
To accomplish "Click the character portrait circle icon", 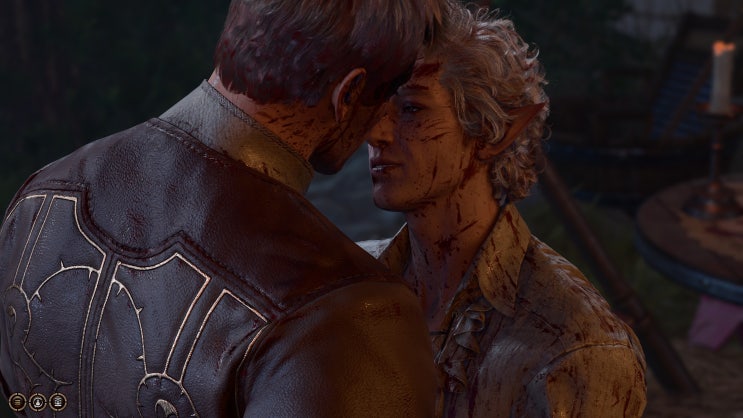I will coord(38,401).
